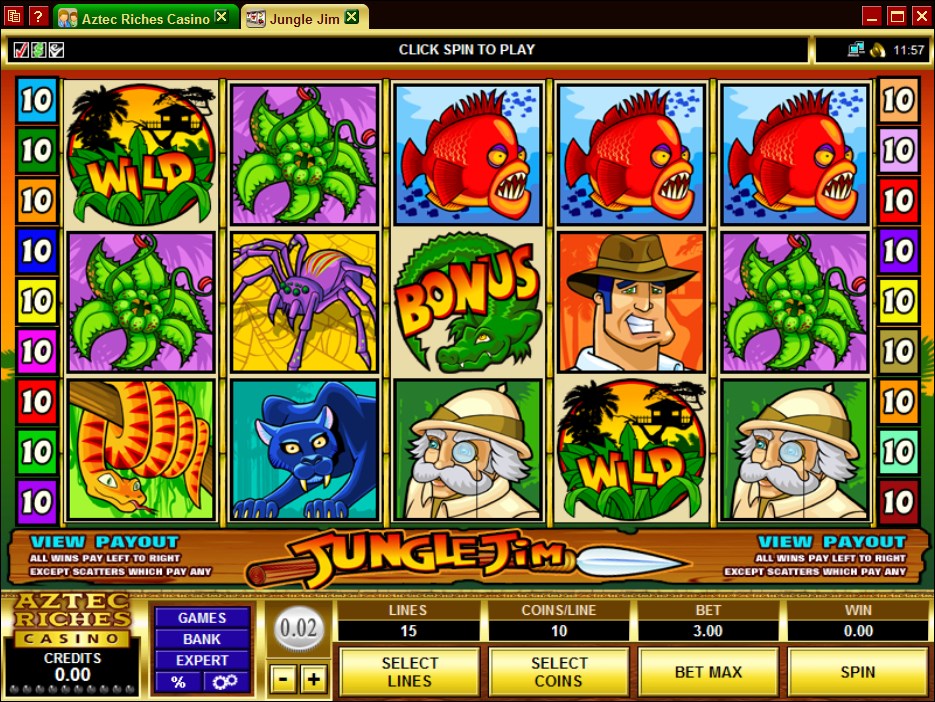935x702 pixels.
Task: Switch to Expert mode
Action: (201, 660)
